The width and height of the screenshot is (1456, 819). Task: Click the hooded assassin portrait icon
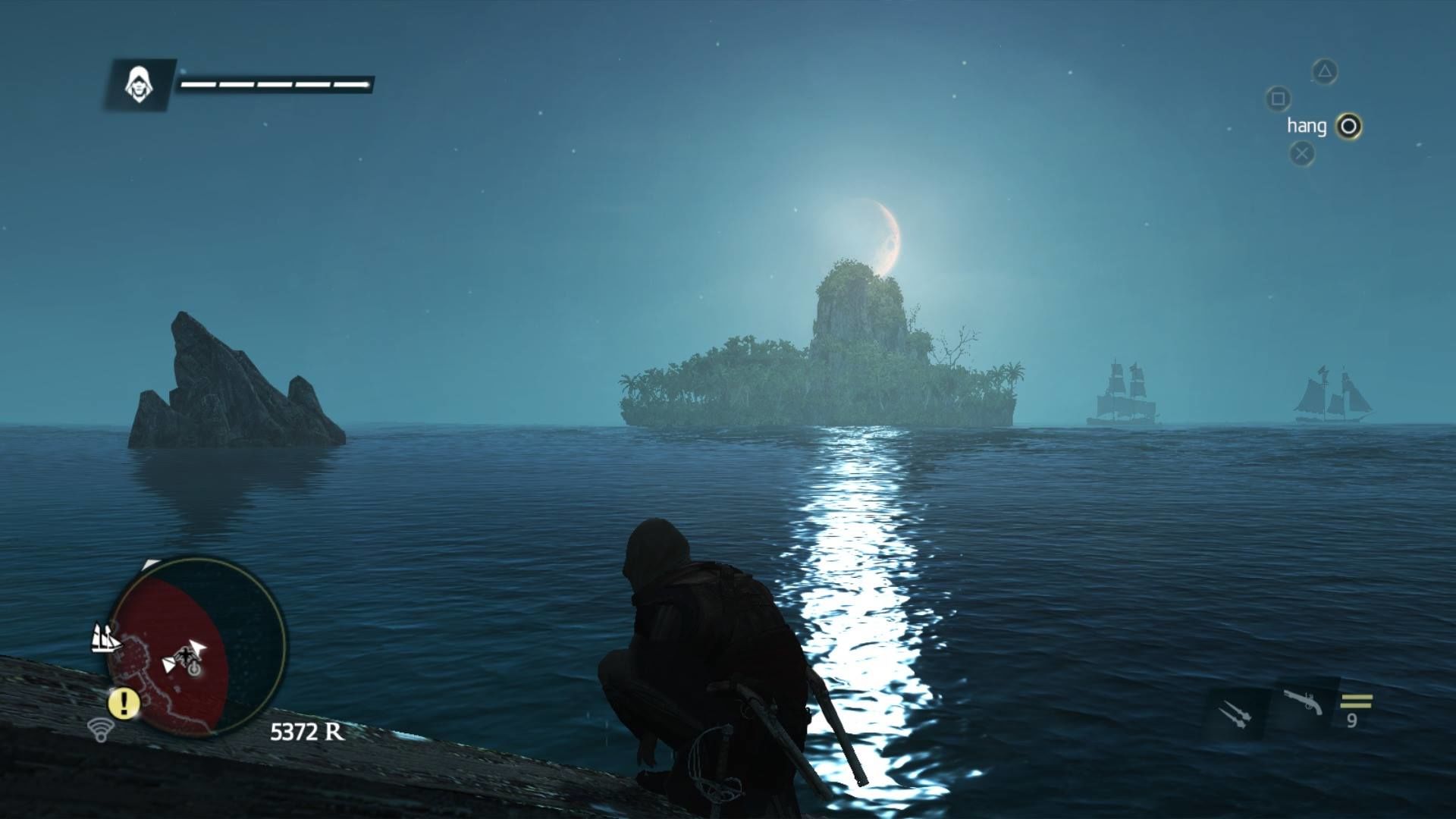(139, 83)
